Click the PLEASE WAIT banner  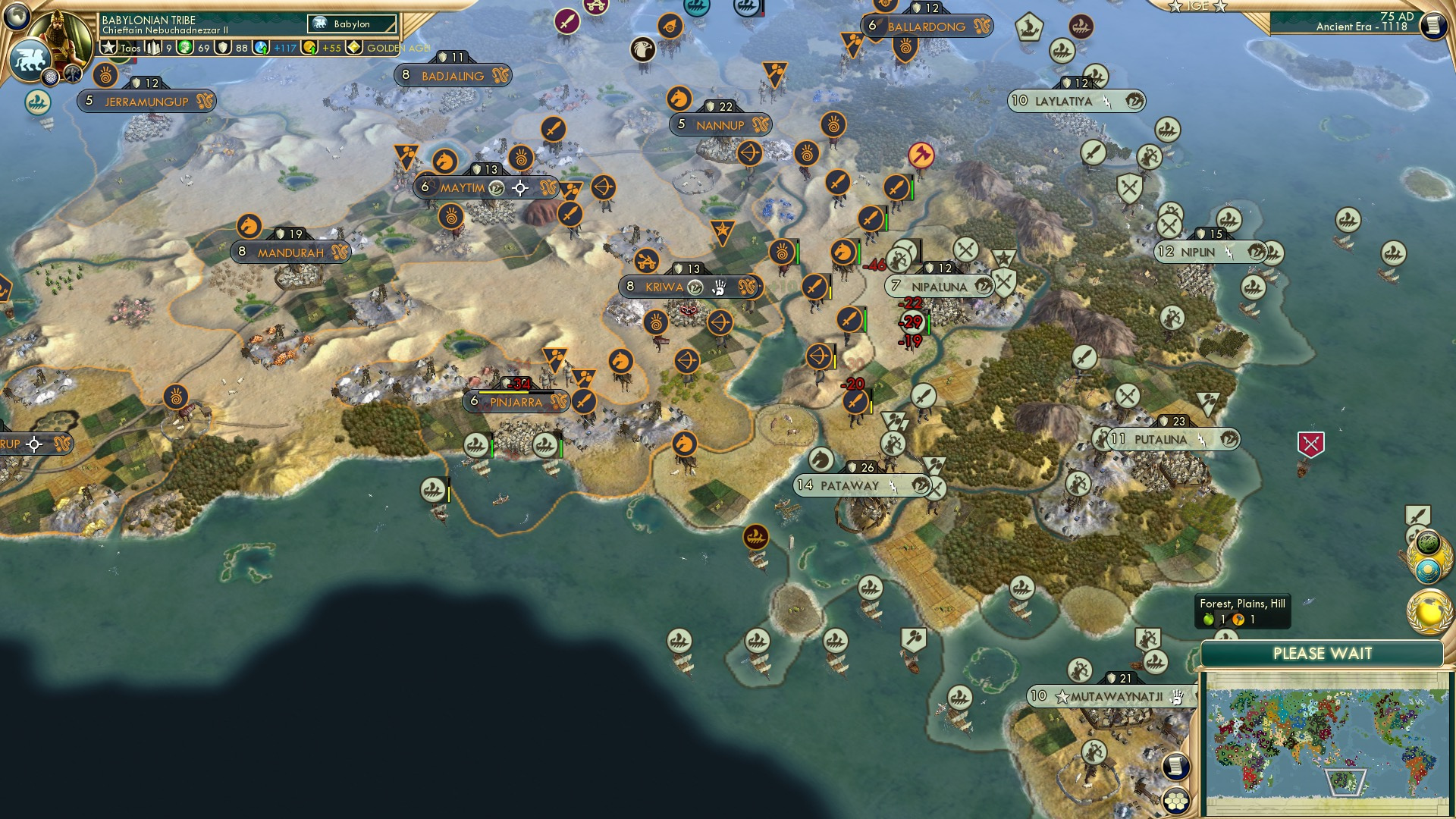[1324, 653]
